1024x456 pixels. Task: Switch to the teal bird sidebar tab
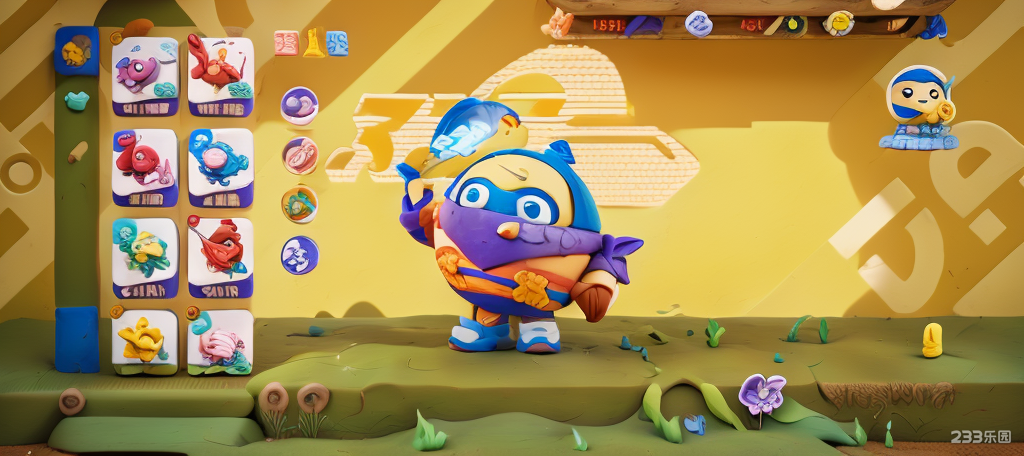tap(76, 100)
